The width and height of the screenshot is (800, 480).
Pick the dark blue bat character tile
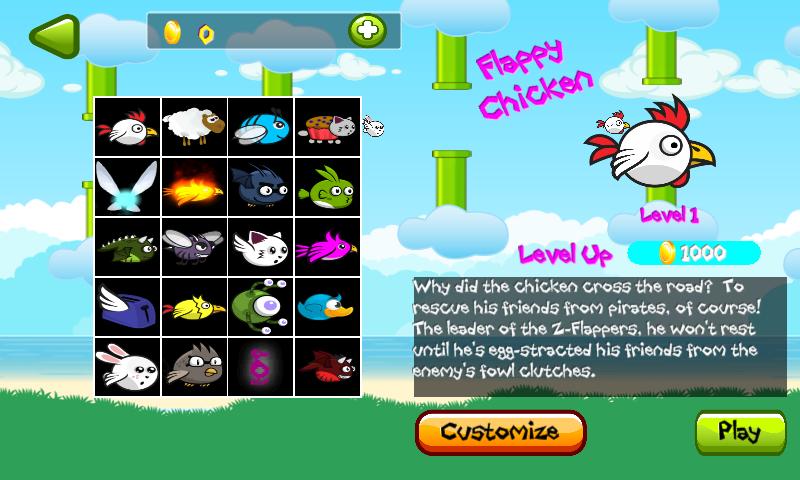coord(260,187)
